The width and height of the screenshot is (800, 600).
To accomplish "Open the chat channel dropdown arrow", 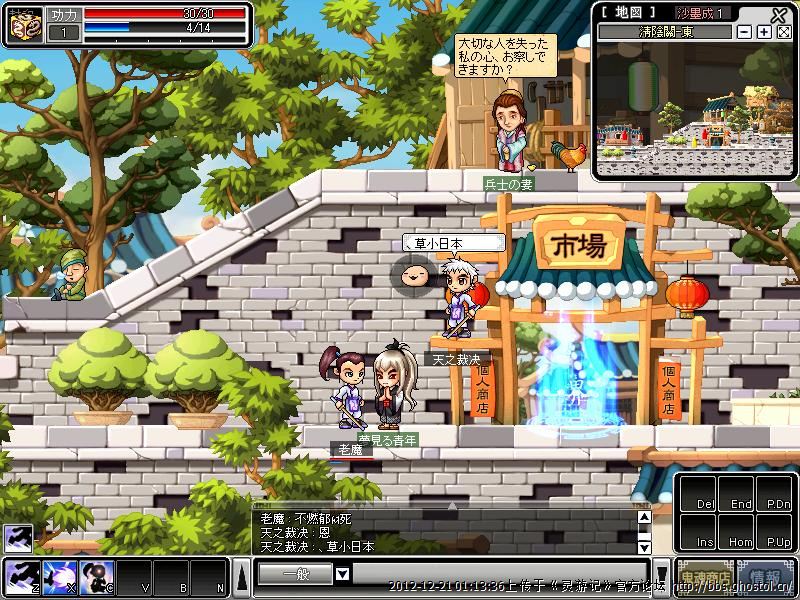I will pyautogui.click(x=342, y=574).
